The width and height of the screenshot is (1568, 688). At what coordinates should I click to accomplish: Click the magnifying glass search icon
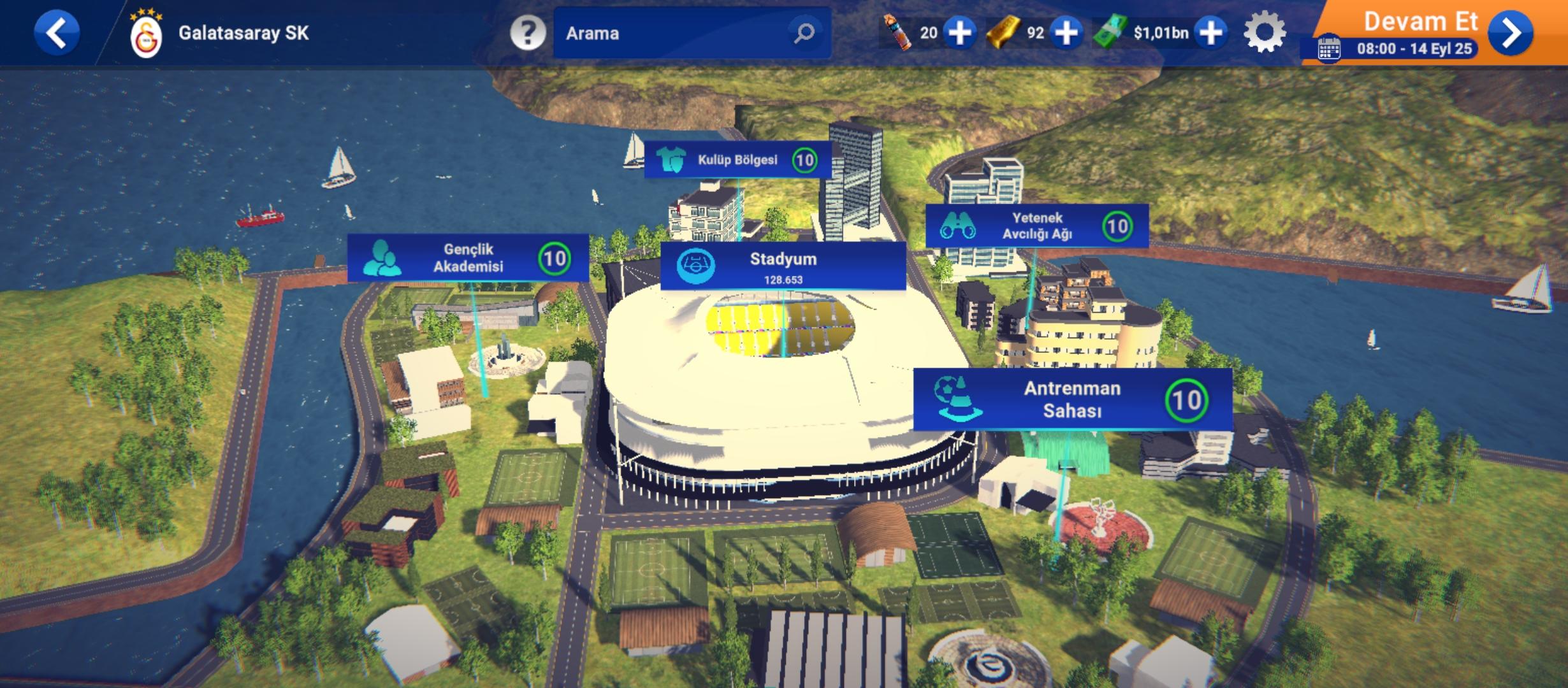(x=804, y=32)
